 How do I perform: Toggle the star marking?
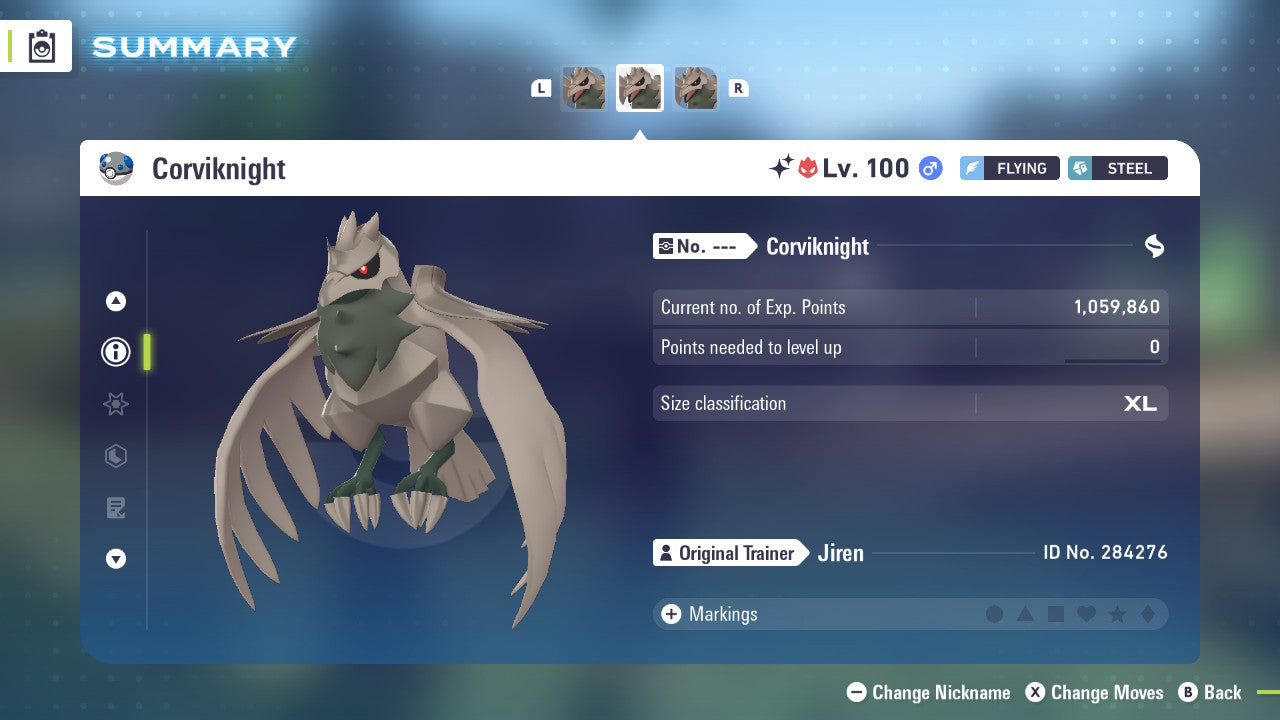(x=1115, y=614)
